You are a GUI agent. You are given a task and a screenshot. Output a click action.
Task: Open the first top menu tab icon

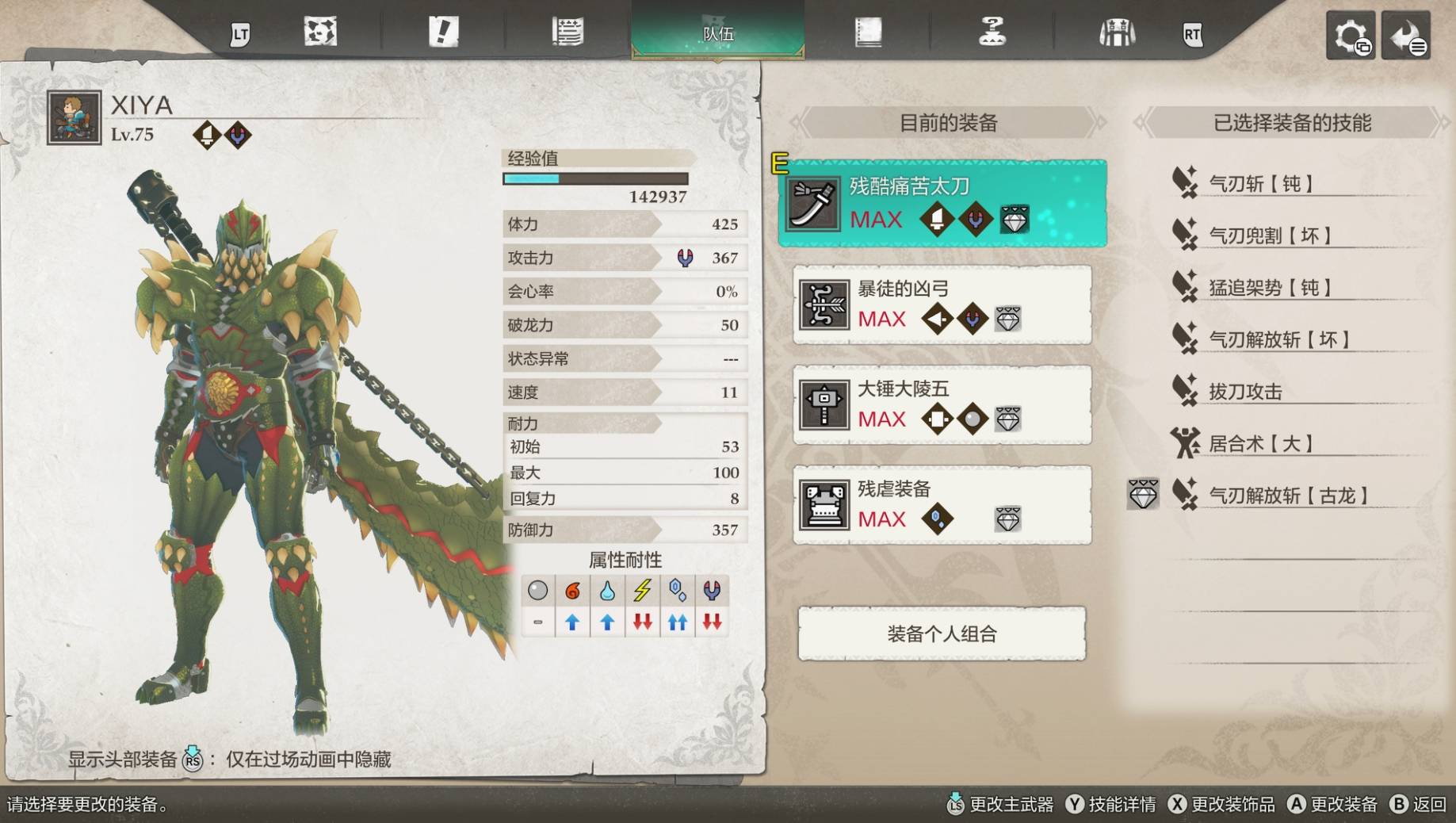click(x=320, y=33)
